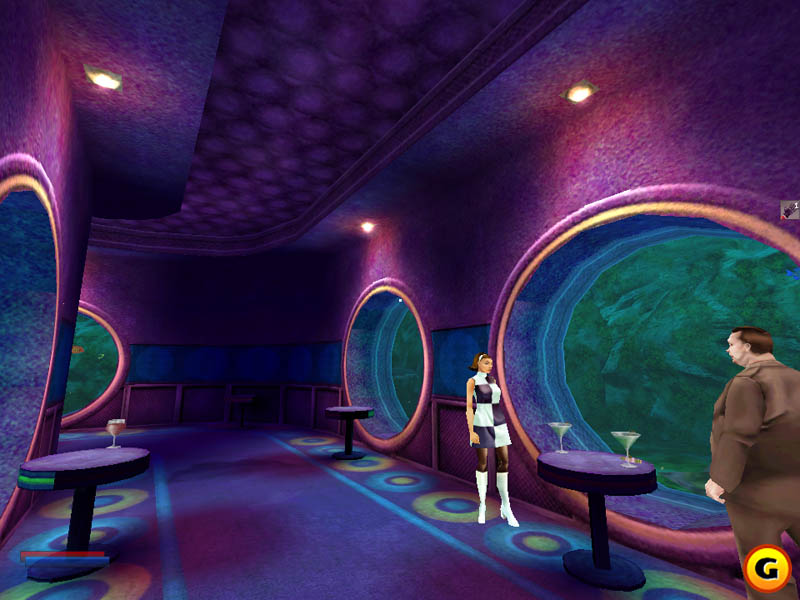Select the equipped gadget item icon
The height and width of the screenshot is (600, 800).
pyautogui.click(x=789, y=210)
